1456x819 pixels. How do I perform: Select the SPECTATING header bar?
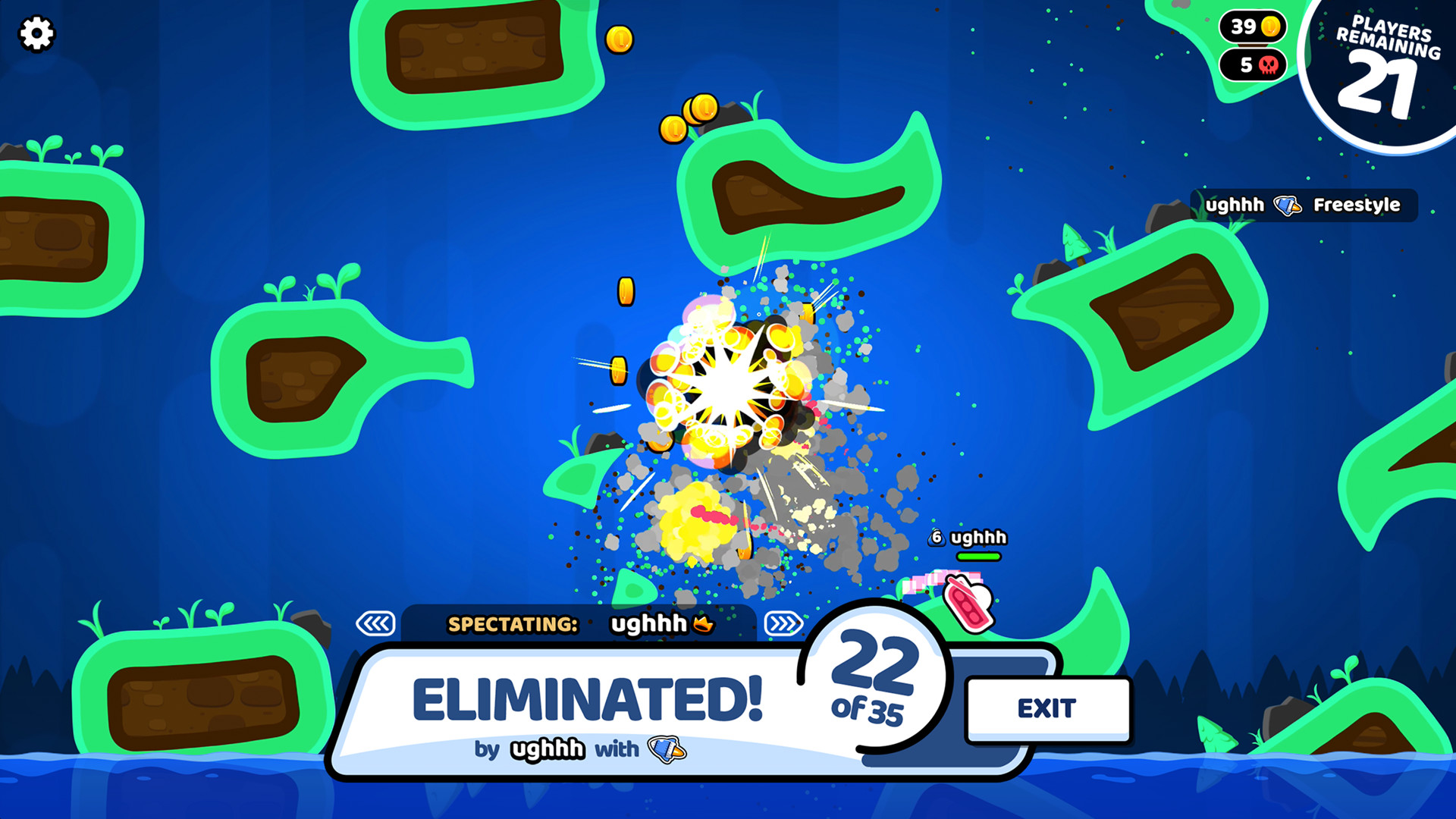(x=514, y=625)
